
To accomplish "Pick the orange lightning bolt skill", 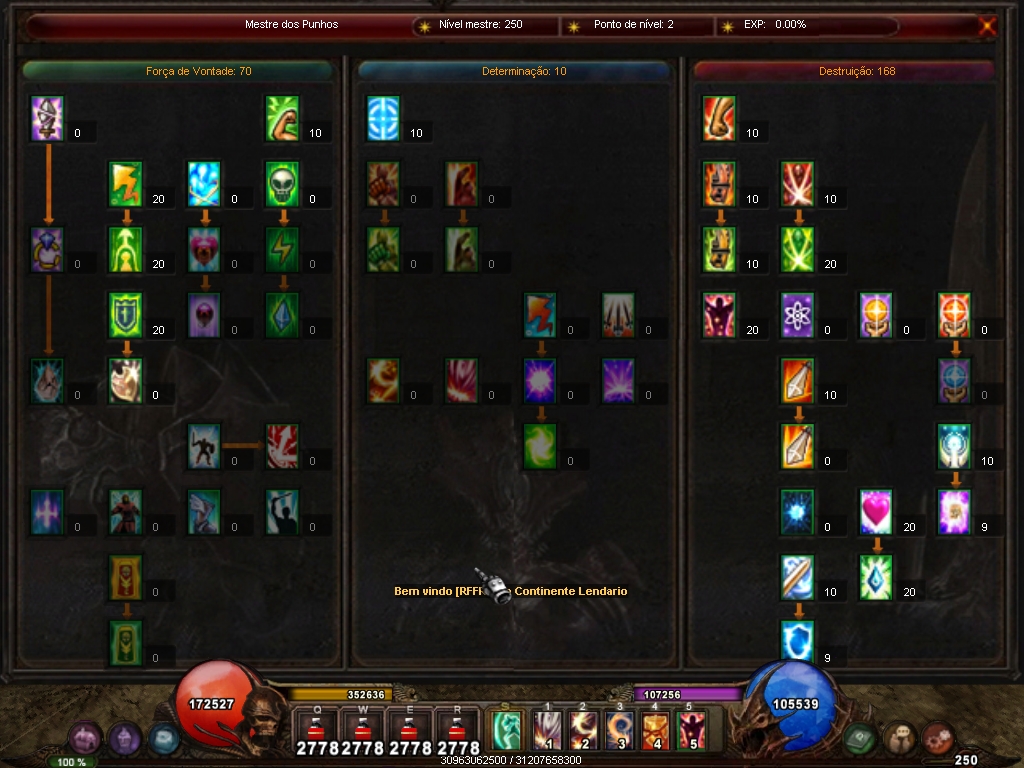I will (126, 184).
